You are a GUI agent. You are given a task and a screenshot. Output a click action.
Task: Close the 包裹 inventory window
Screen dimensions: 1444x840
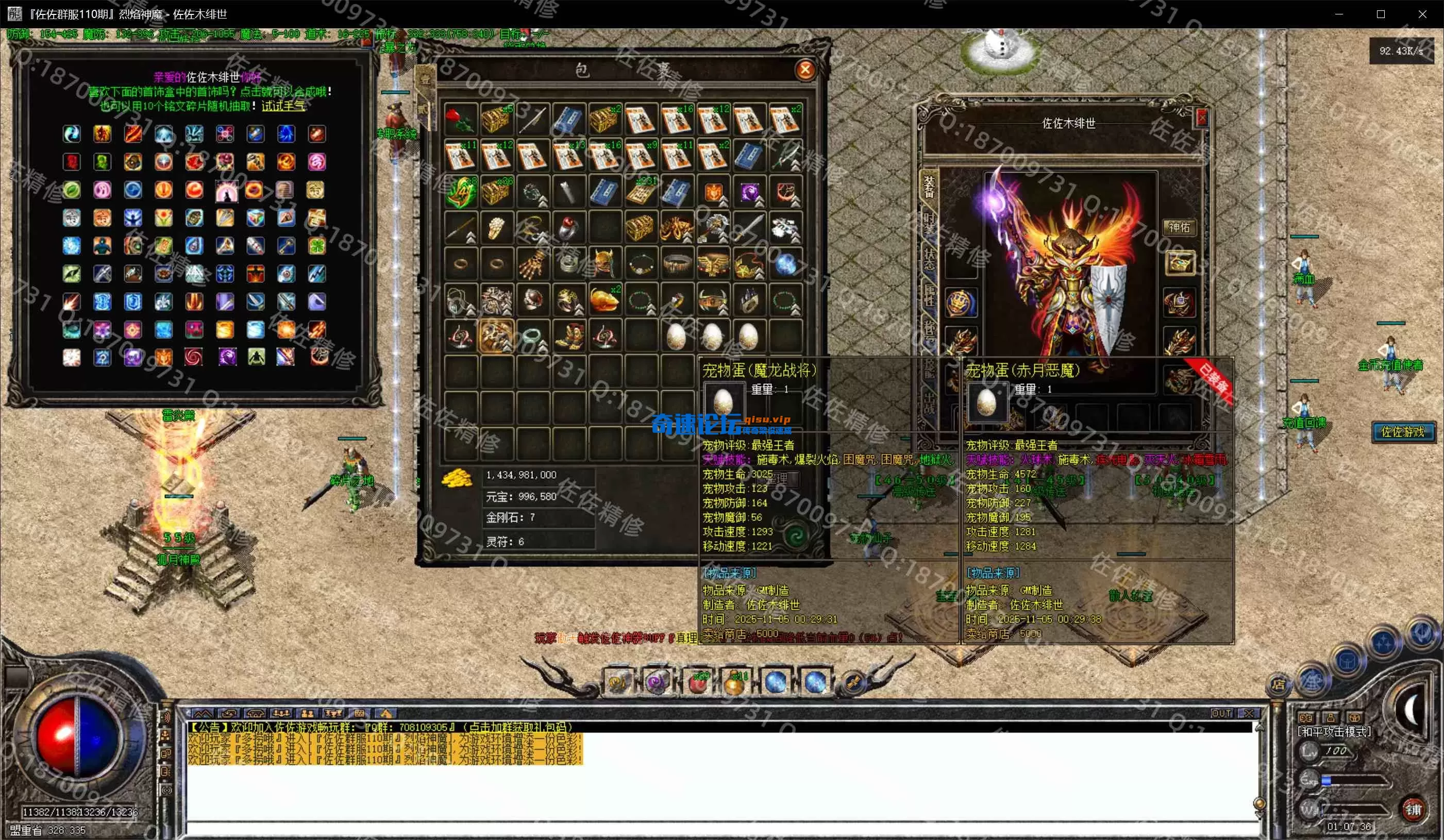click(x=805, y=70)
